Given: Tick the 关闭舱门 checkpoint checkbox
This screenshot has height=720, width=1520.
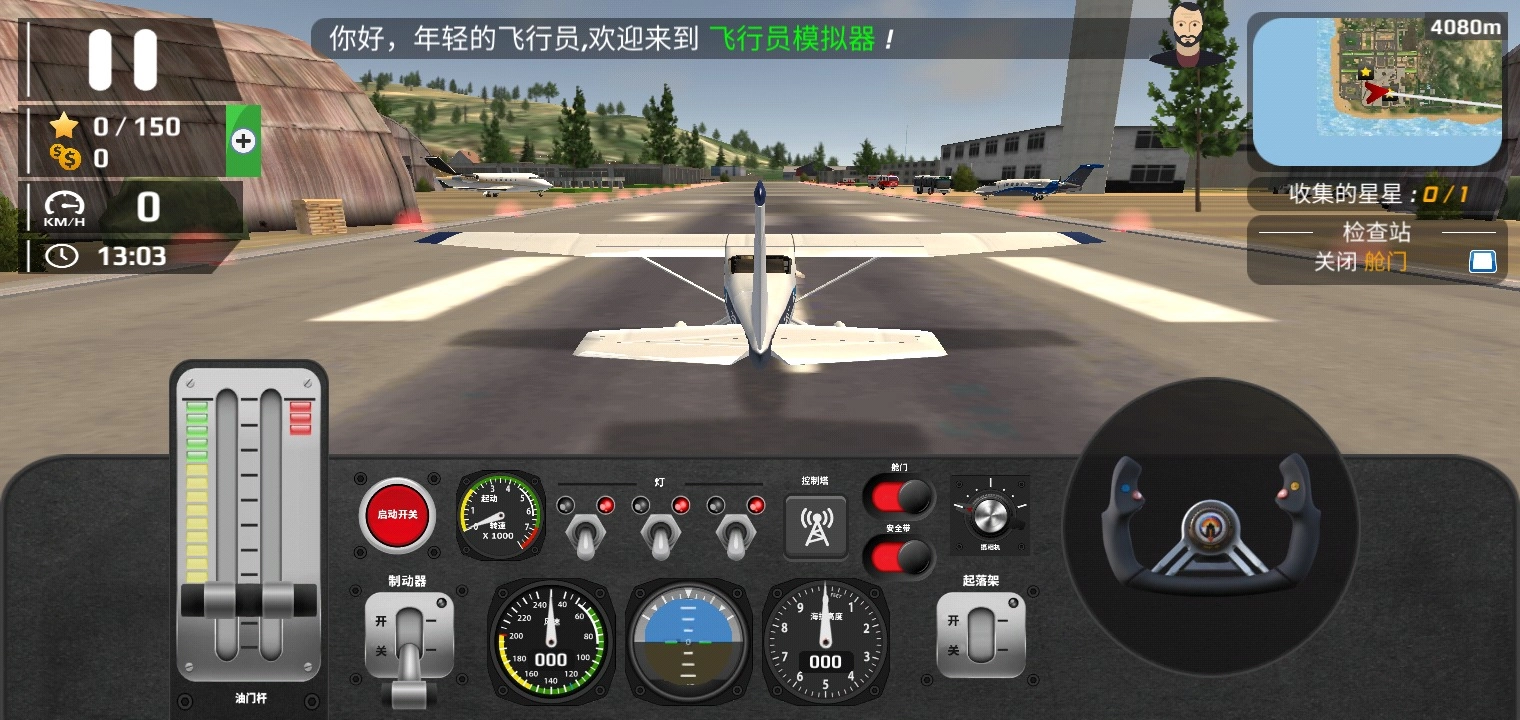Looking at the screenshot, I should [x=1483, y=261].
